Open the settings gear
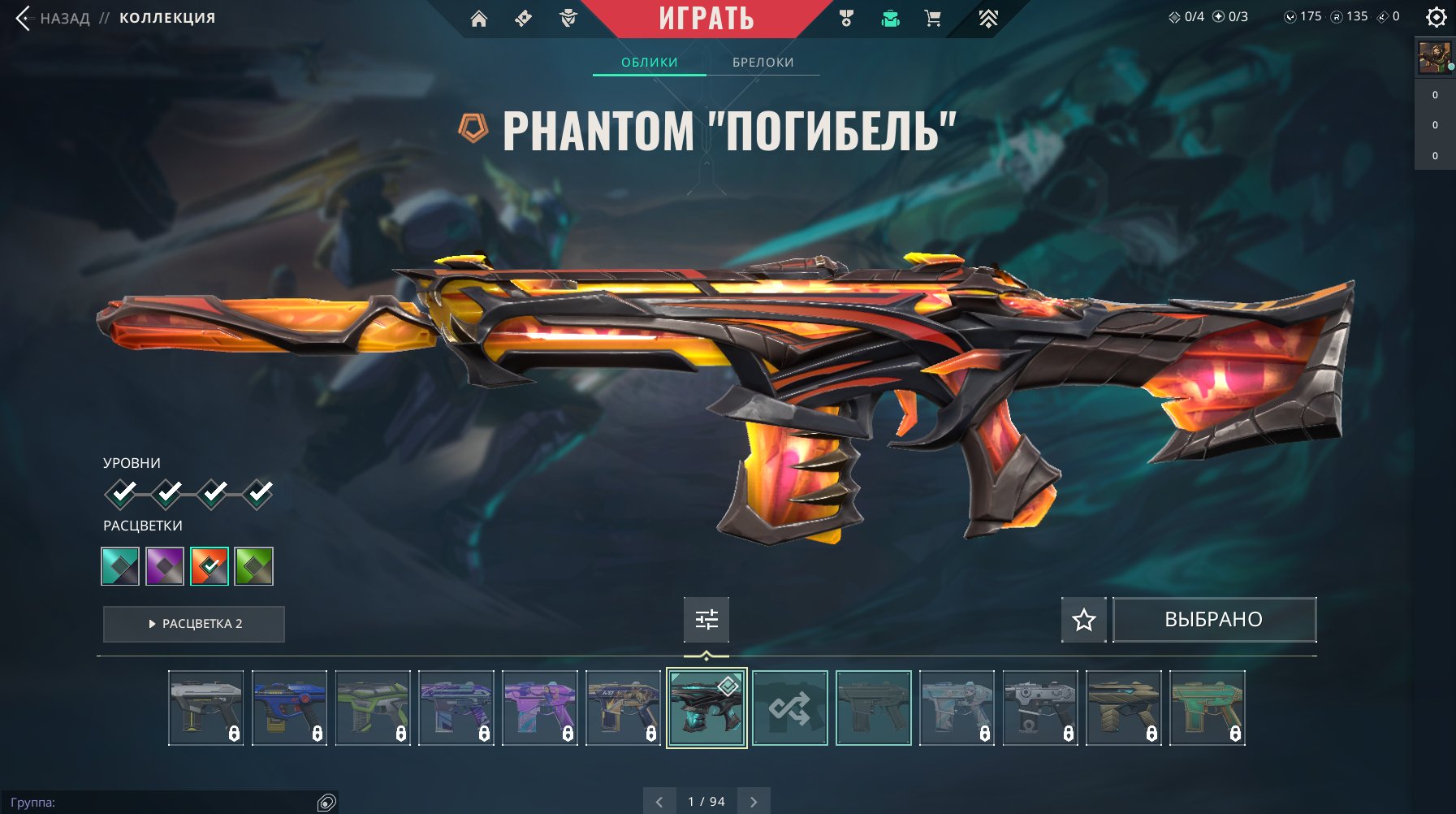The image size is (1456, 814). tap(1436, 18)
